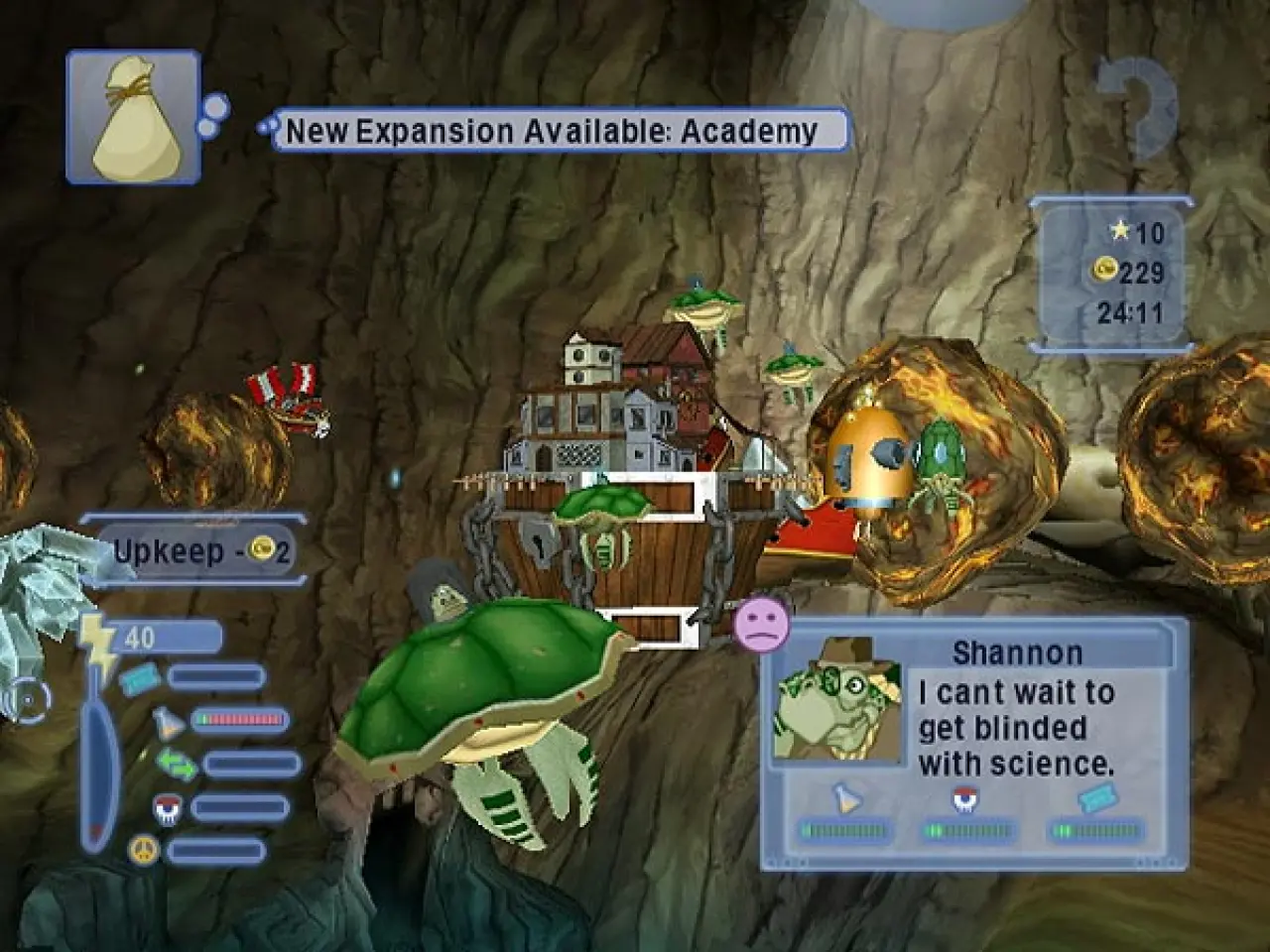The image size is (1270, 952).
Task: Click the mask icon in Shannon's panel
Action: coord(962,799)
